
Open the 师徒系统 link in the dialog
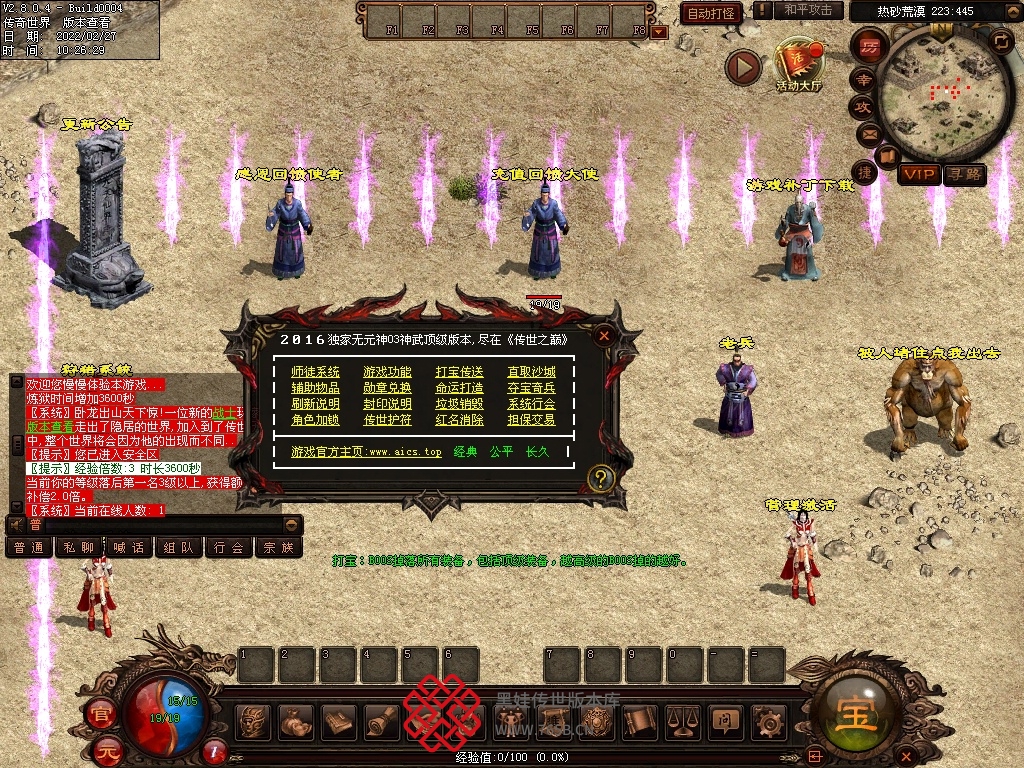(x=315, y=372)
